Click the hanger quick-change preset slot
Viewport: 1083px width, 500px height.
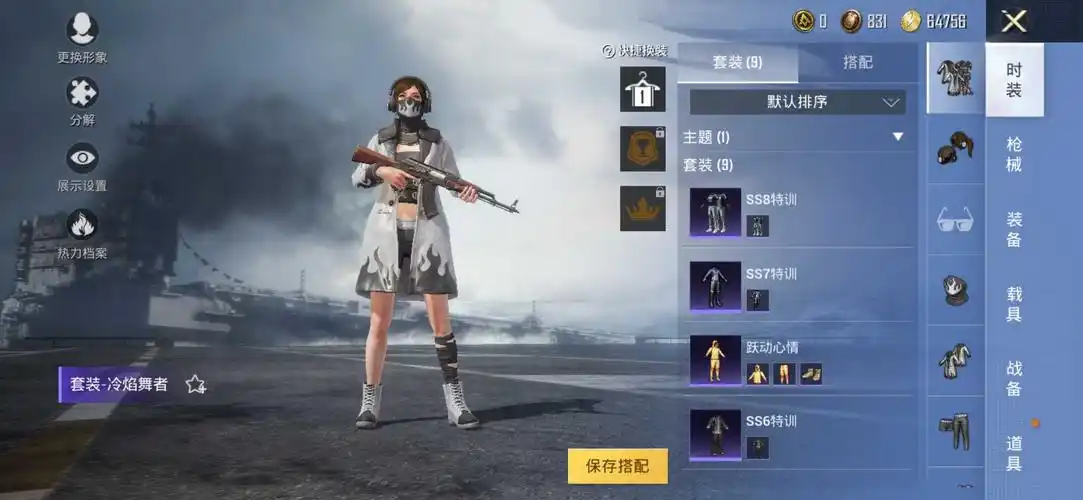pyautogui.click(x=642, y=90)
